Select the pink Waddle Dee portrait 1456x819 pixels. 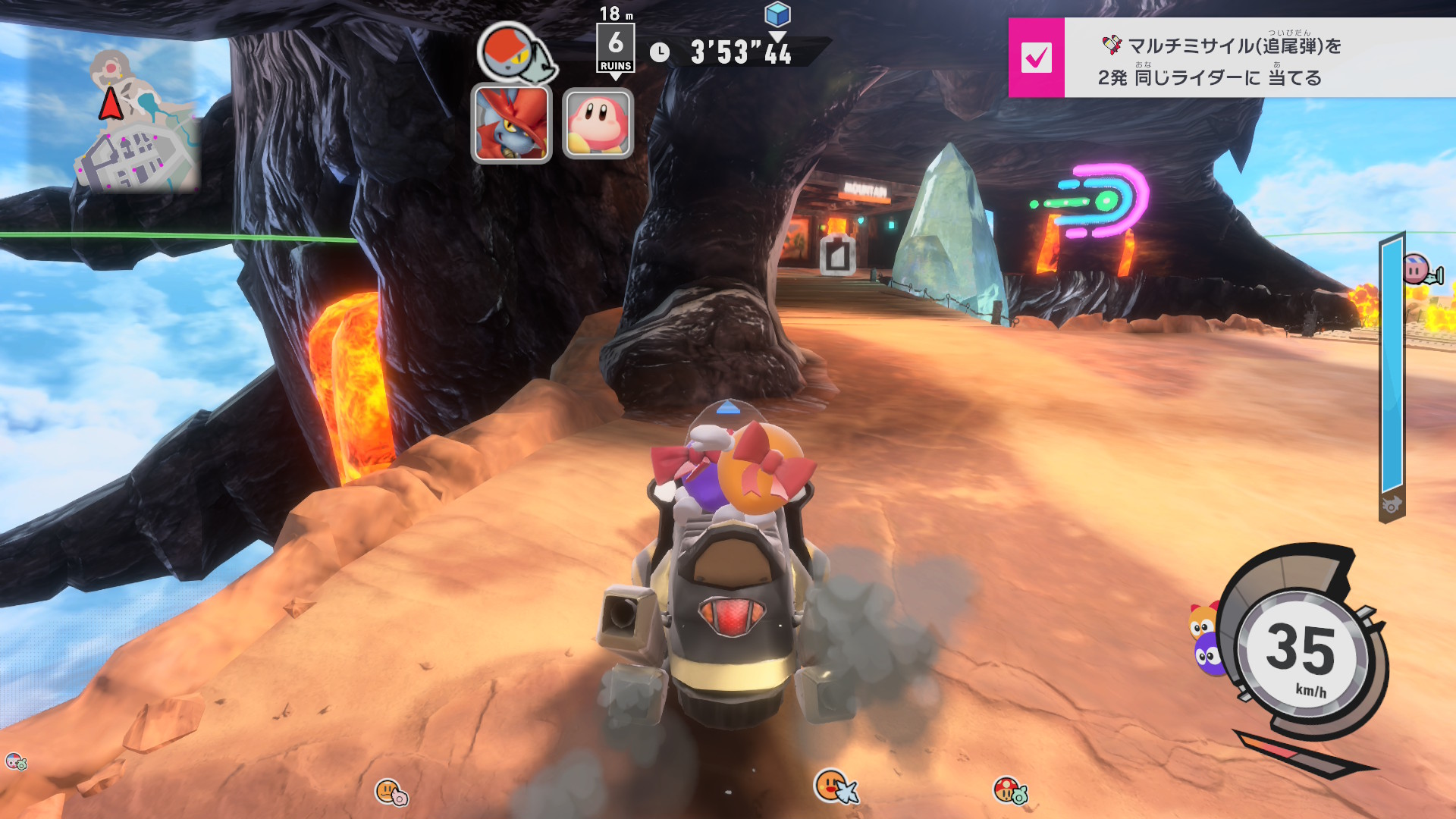[598, 124]
